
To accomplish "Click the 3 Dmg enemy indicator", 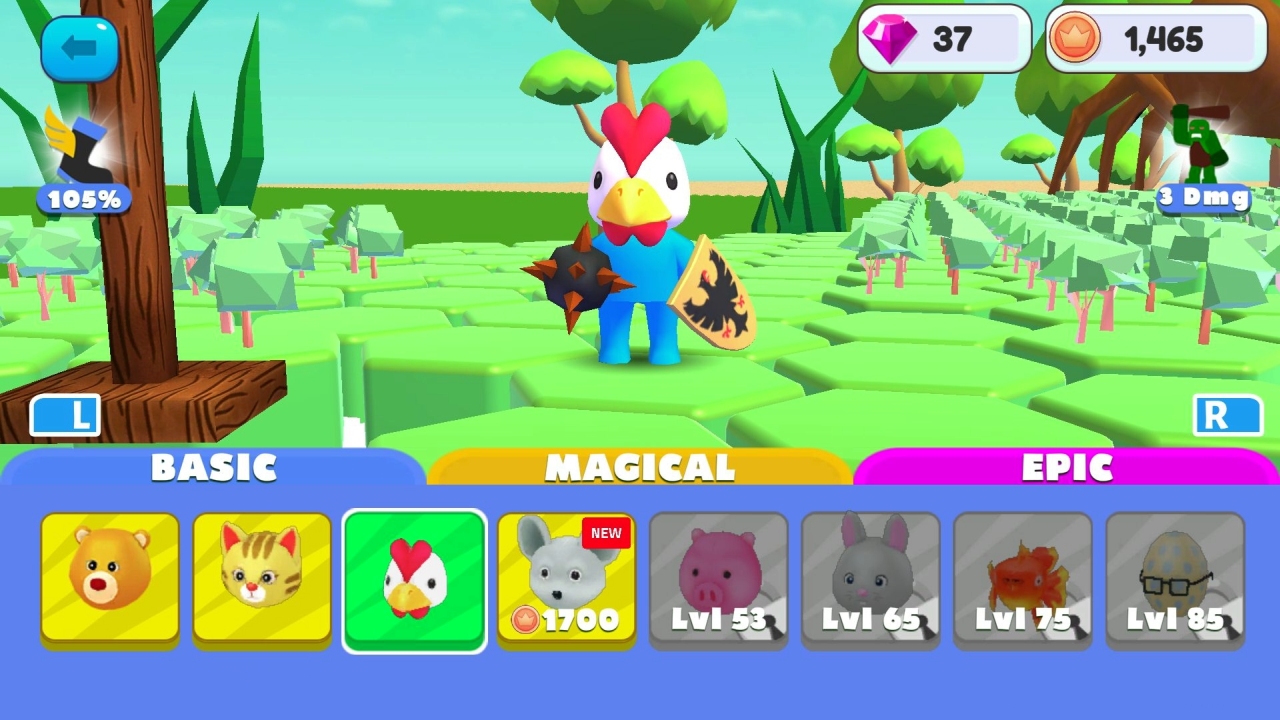I will click(1203, 198).
